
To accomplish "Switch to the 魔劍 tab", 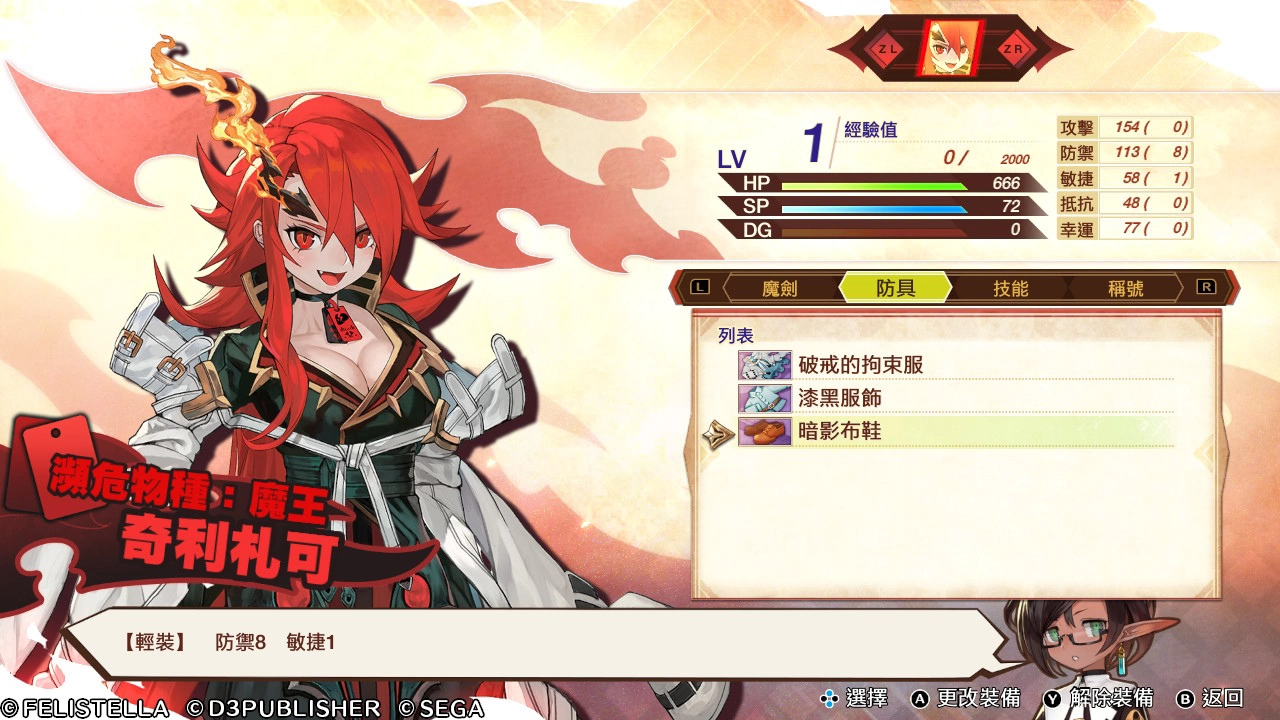I will pos(780,288).
